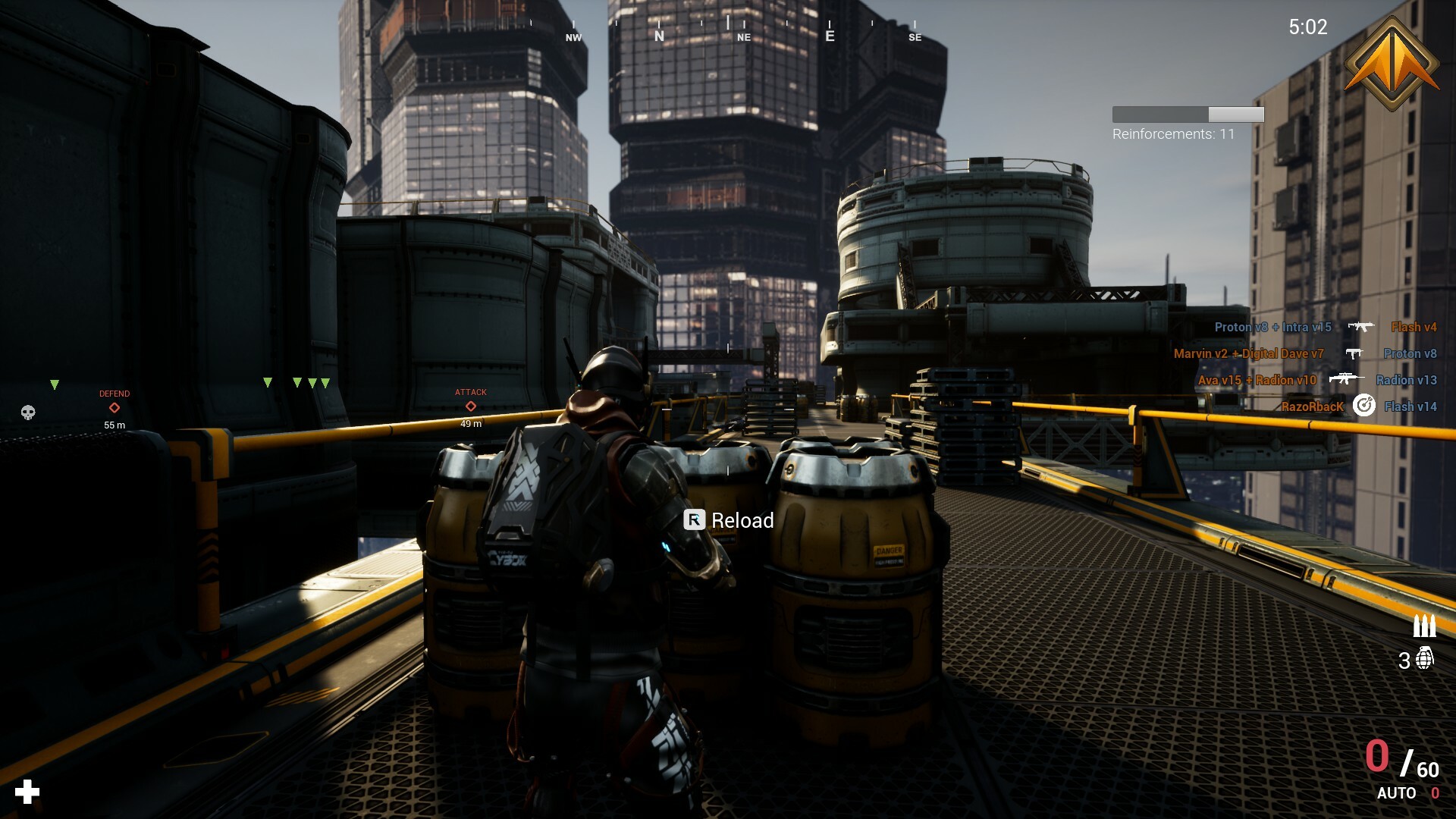Select the golden game emblem at top right
The image size is (1456, 819).
coord(1392,63)
